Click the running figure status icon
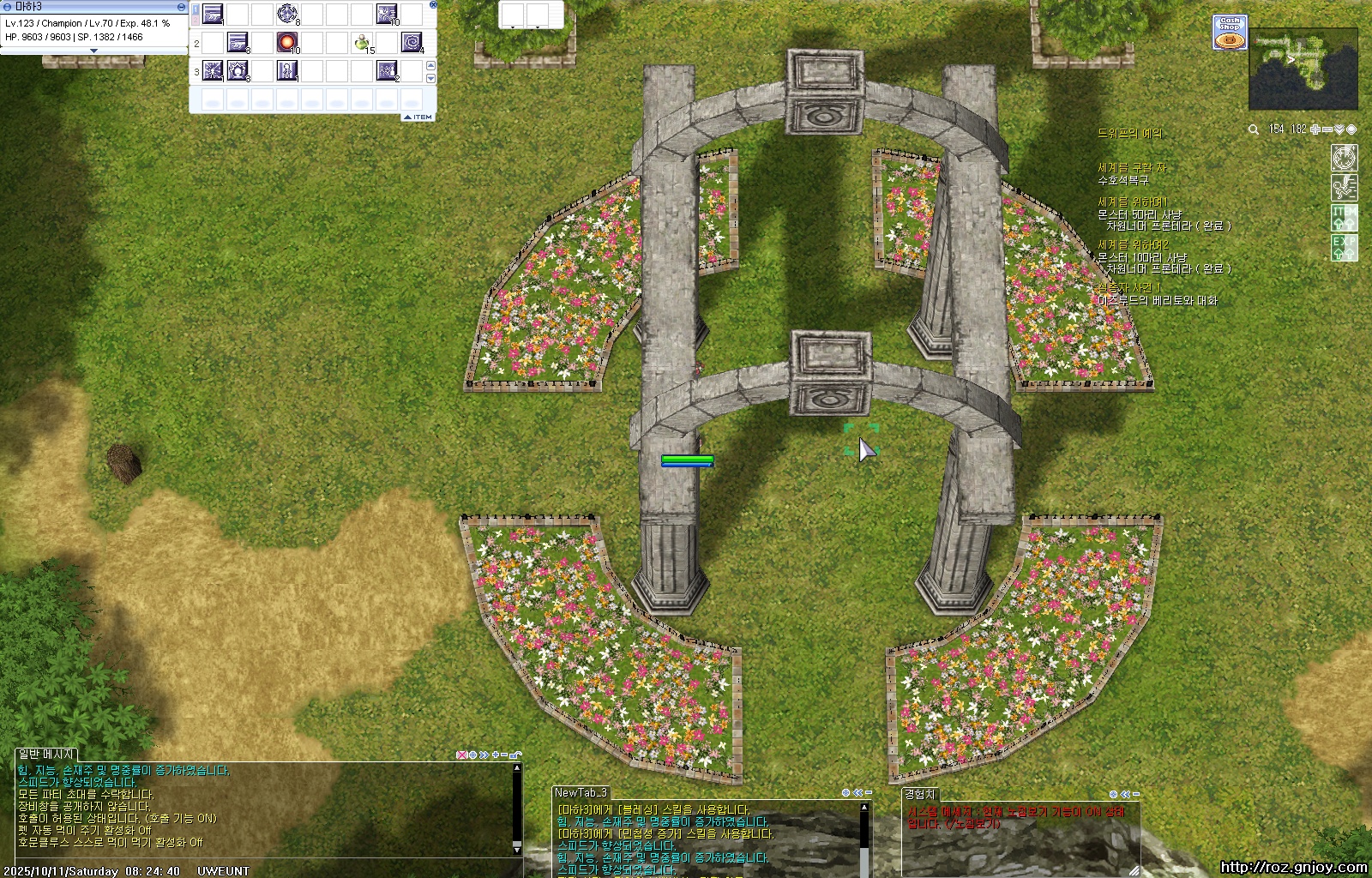The image size is (1372, 878). click(x=1344, y=187)
